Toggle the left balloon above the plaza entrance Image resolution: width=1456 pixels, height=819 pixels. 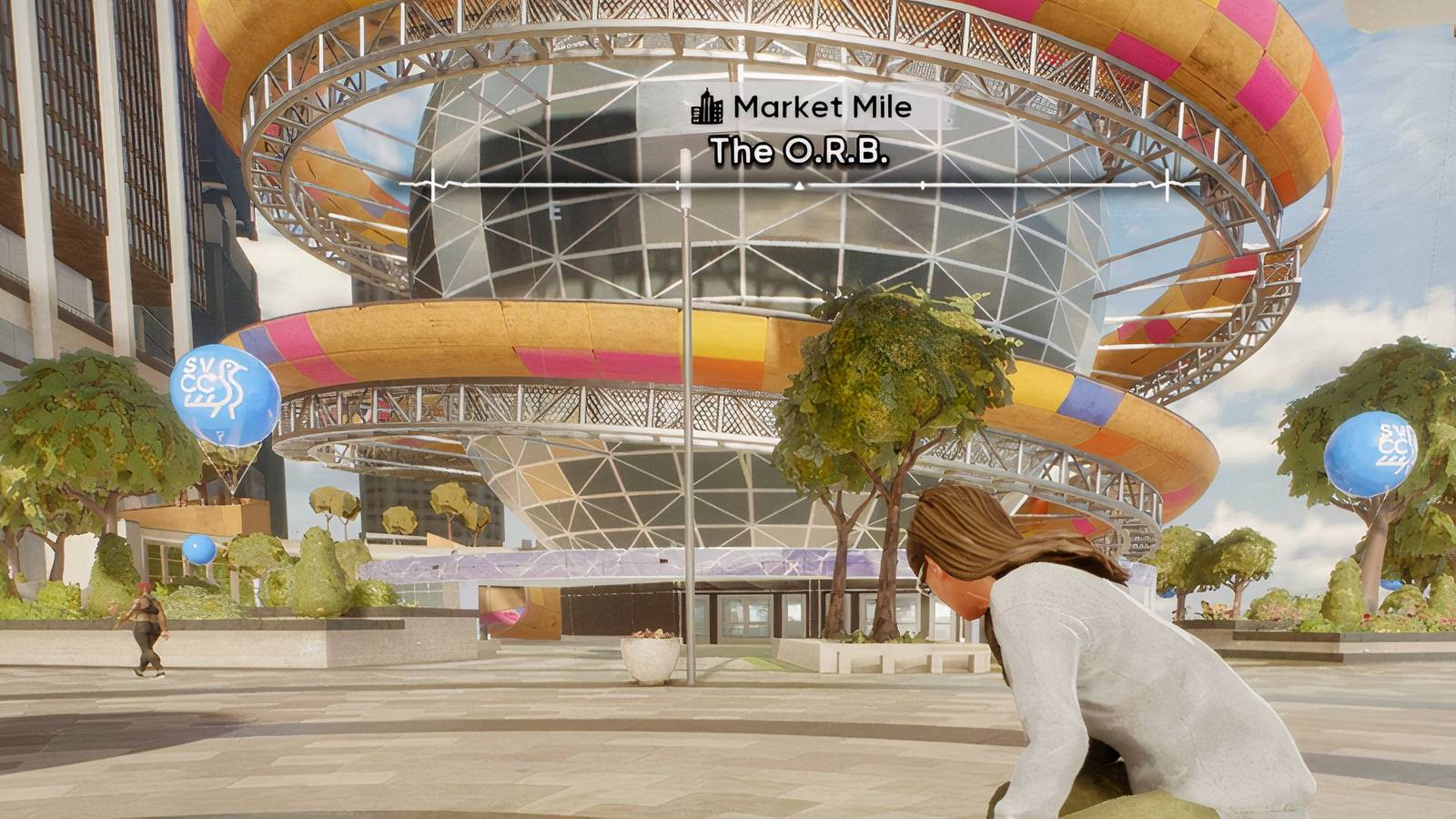pos(223,400)
